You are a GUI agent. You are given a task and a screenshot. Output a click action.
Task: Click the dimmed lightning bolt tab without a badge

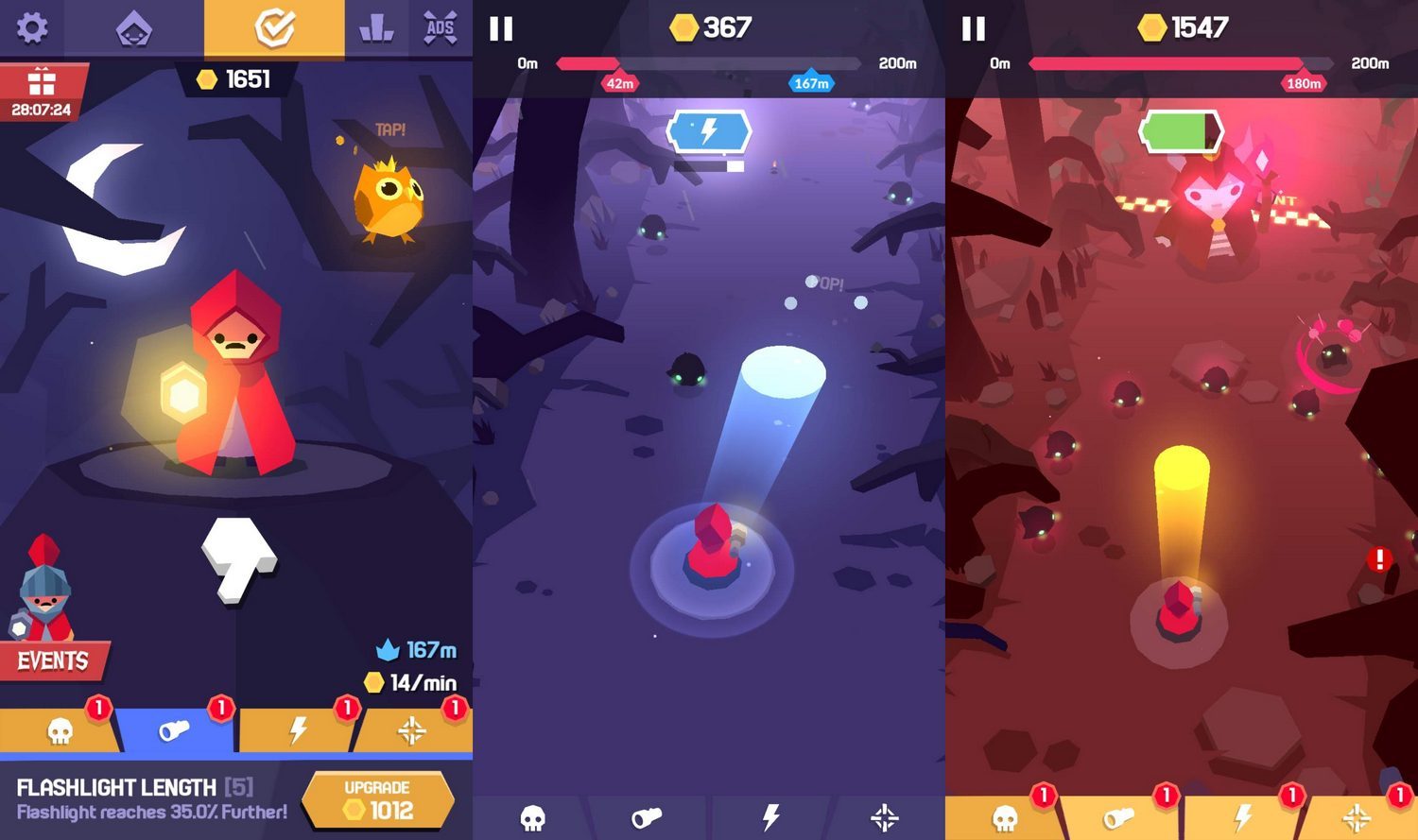[770, 817]
